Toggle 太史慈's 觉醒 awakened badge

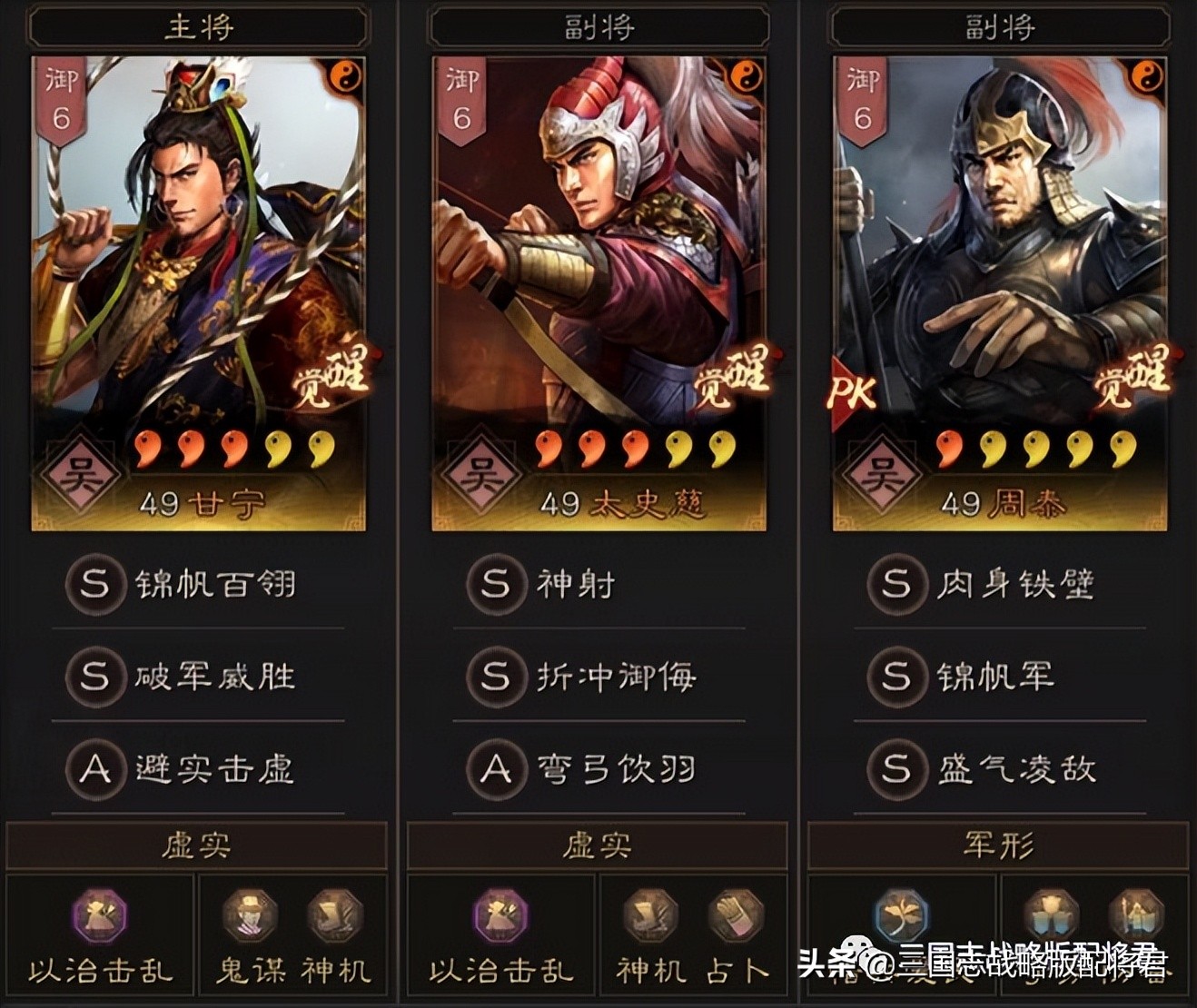tap(734, 377)
